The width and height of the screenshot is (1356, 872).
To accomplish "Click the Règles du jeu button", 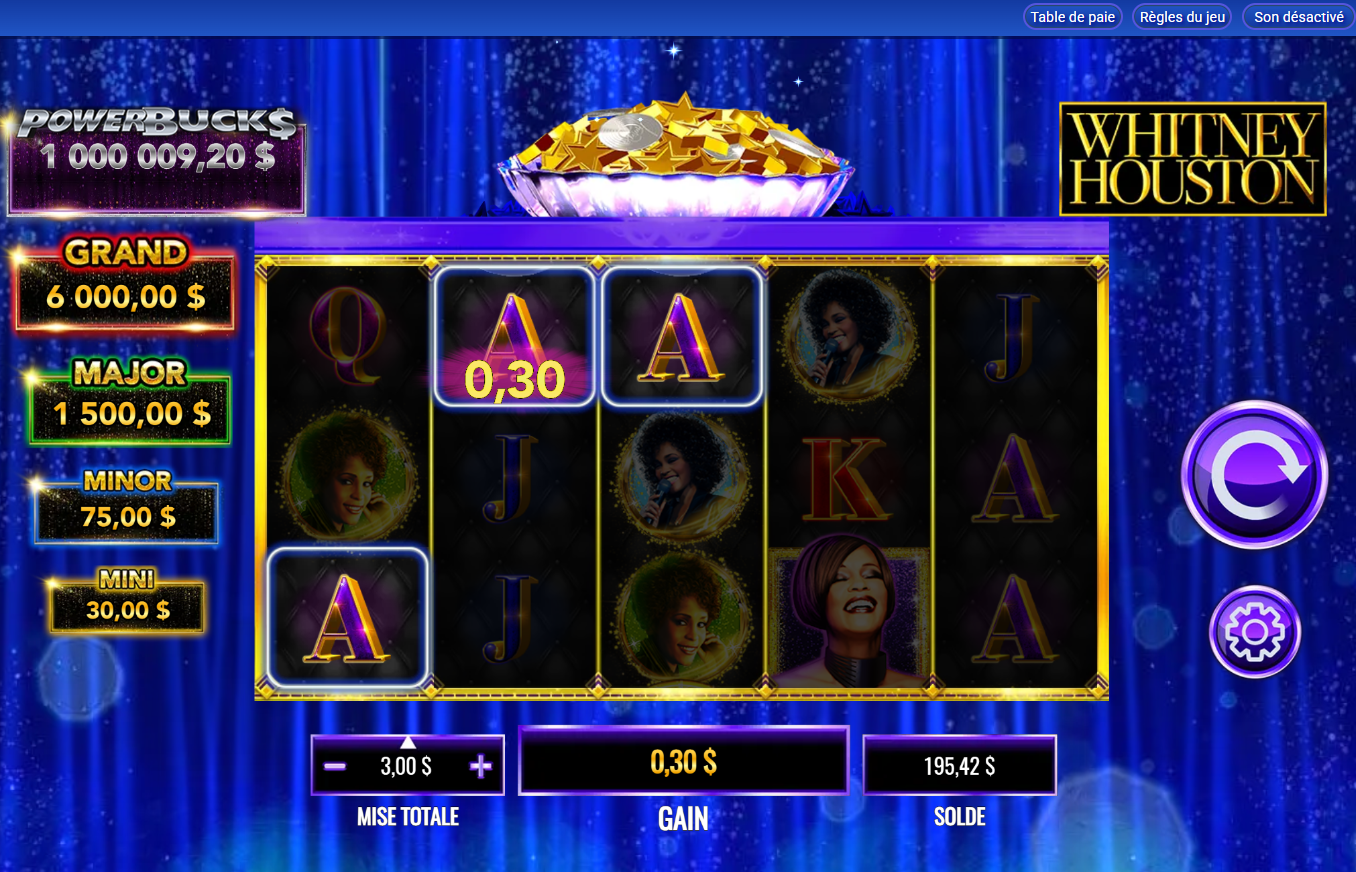I will pyautogui.click(x=1181, y=16).
